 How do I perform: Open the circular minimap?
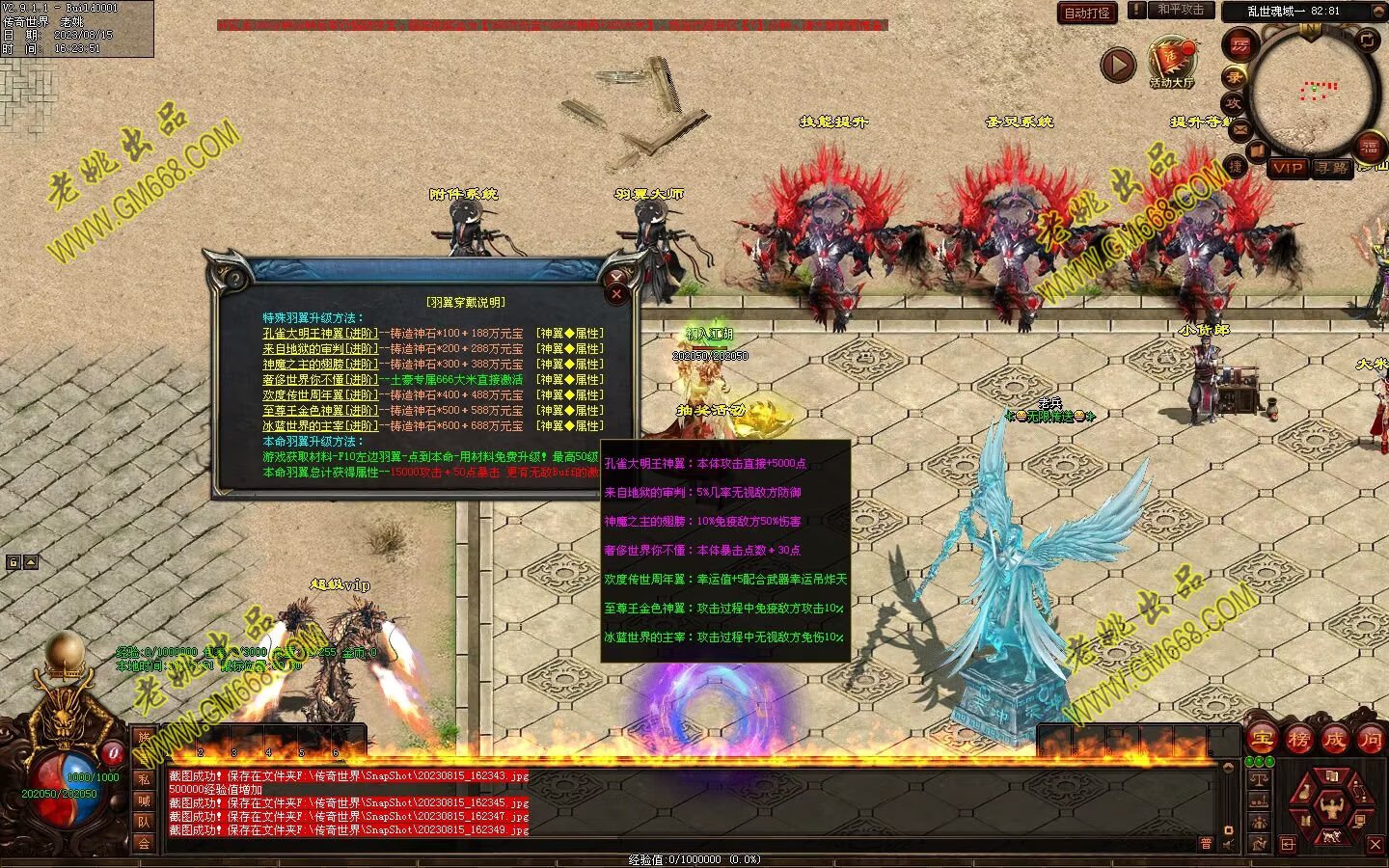[1311, 92]
